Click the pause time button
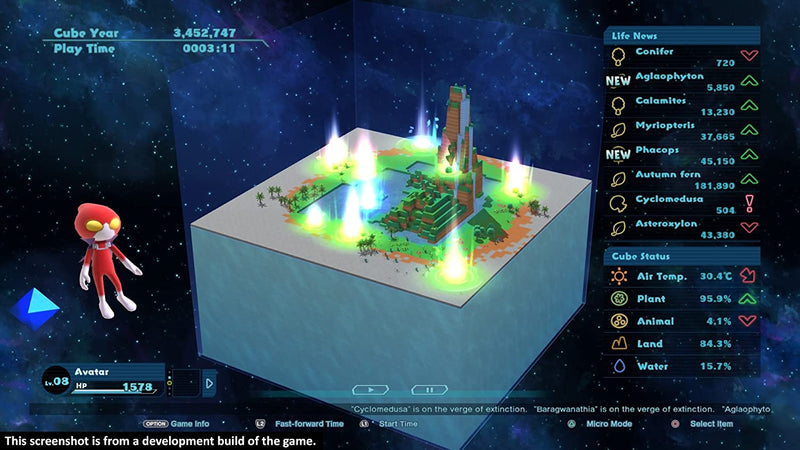 [x=430, y=389]
